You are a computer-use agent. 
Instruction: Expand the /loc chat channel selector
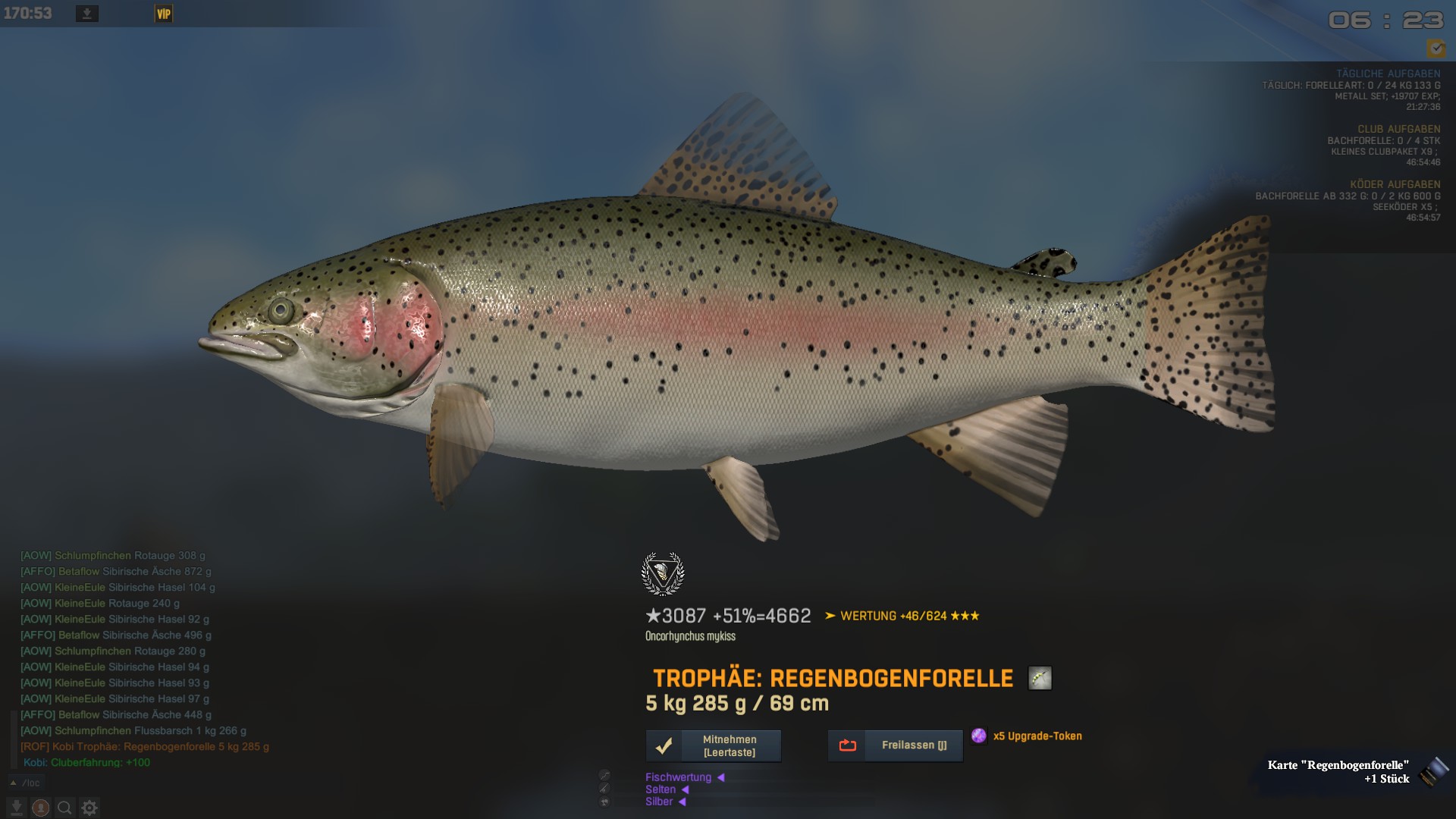tap(26, 783)
